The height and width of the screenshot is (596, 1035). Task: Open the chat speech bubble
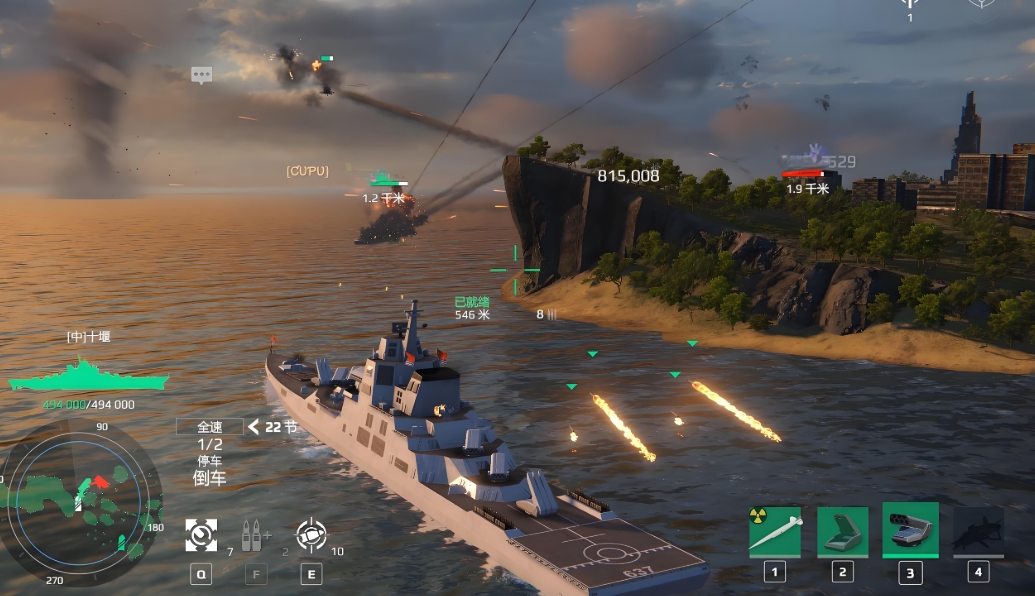202,75
